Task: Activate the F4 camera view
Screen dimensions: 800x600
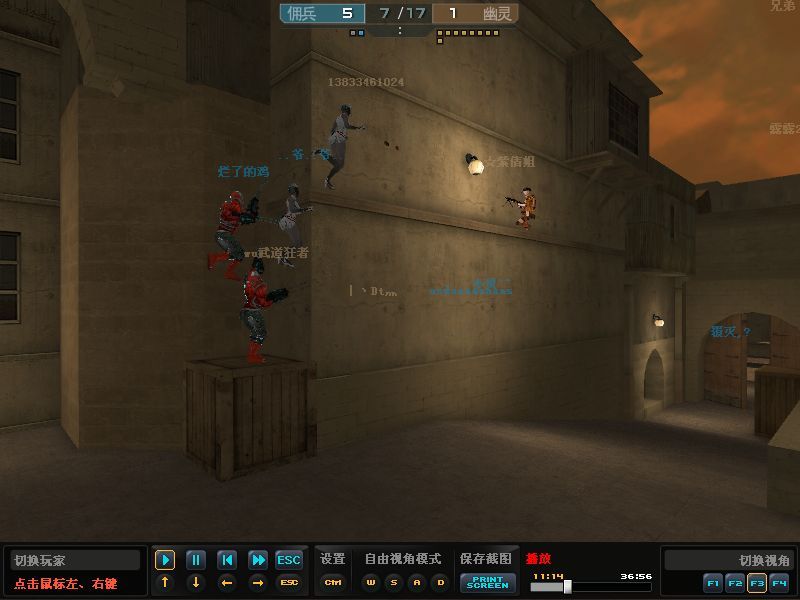Action: point(779,582)
